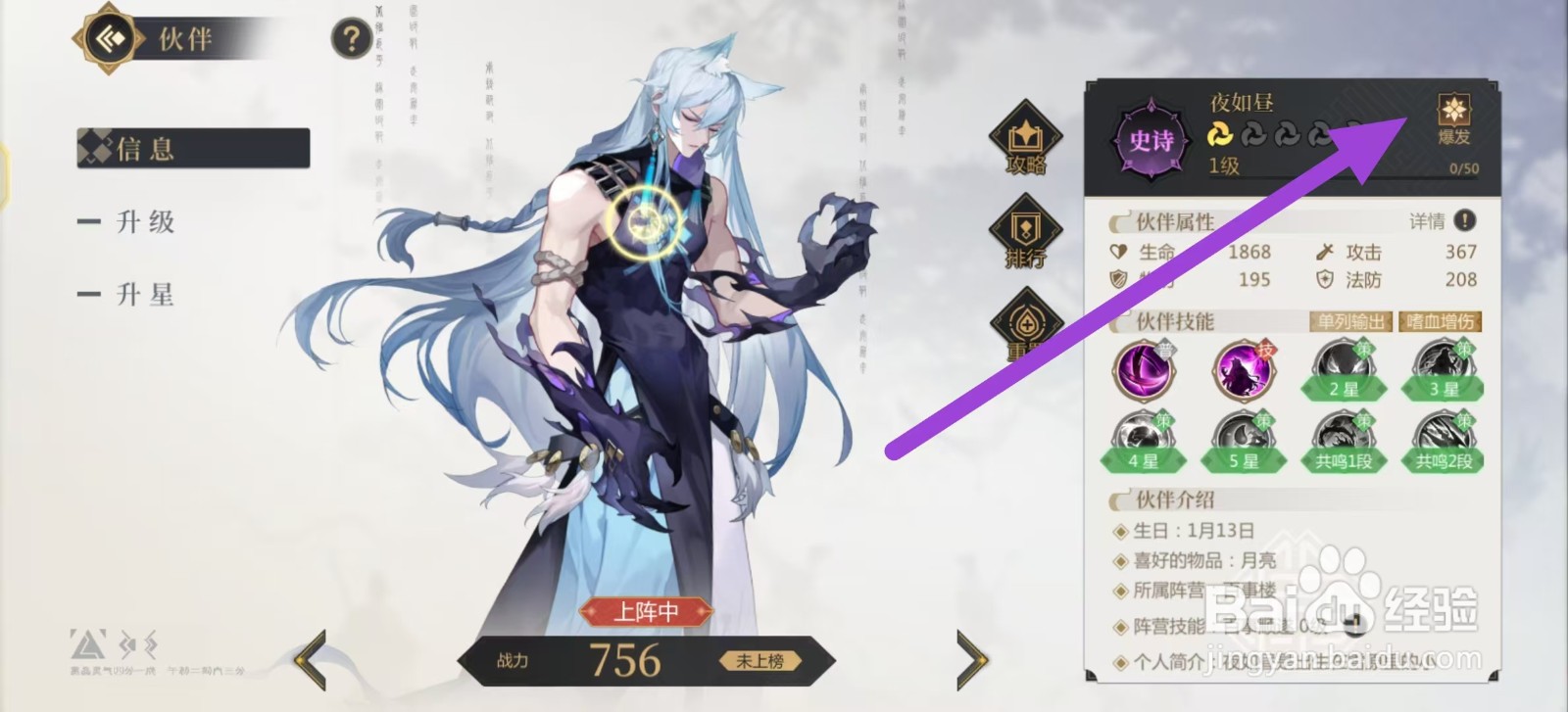The width and height of the screenshot is (1568, 712).
Task: Open the first purple skill icon marked 普
Action: [x=1145, y=370]
